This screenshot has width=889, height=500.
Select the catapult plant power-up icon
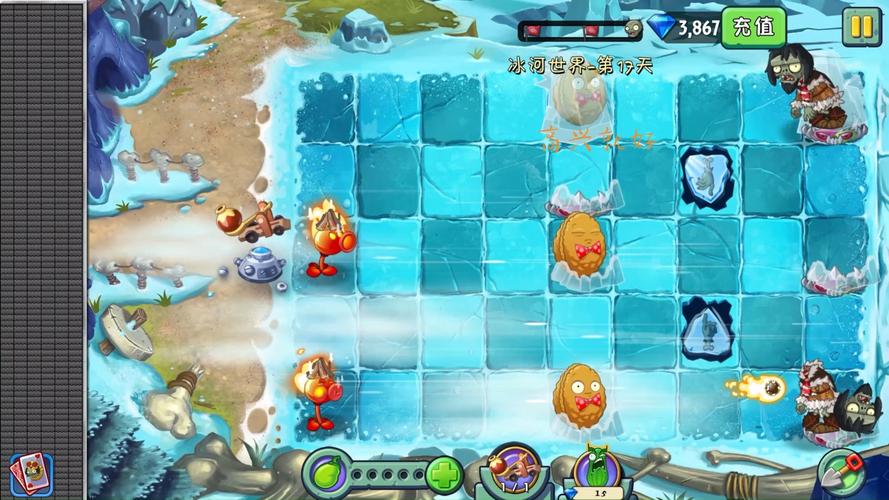tap(514, 470)
